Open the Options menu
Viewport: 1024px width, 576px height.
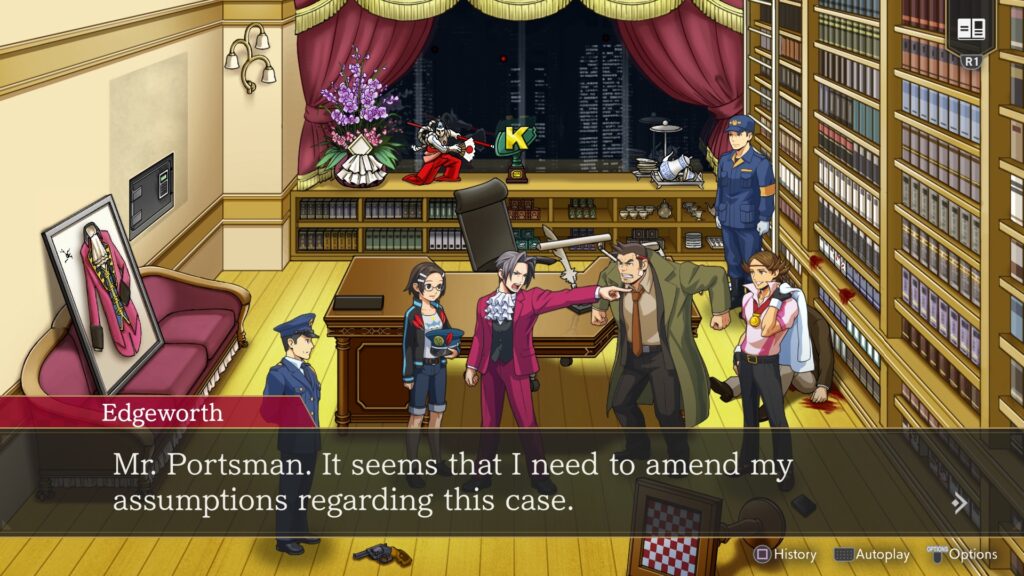click(962, 554)
